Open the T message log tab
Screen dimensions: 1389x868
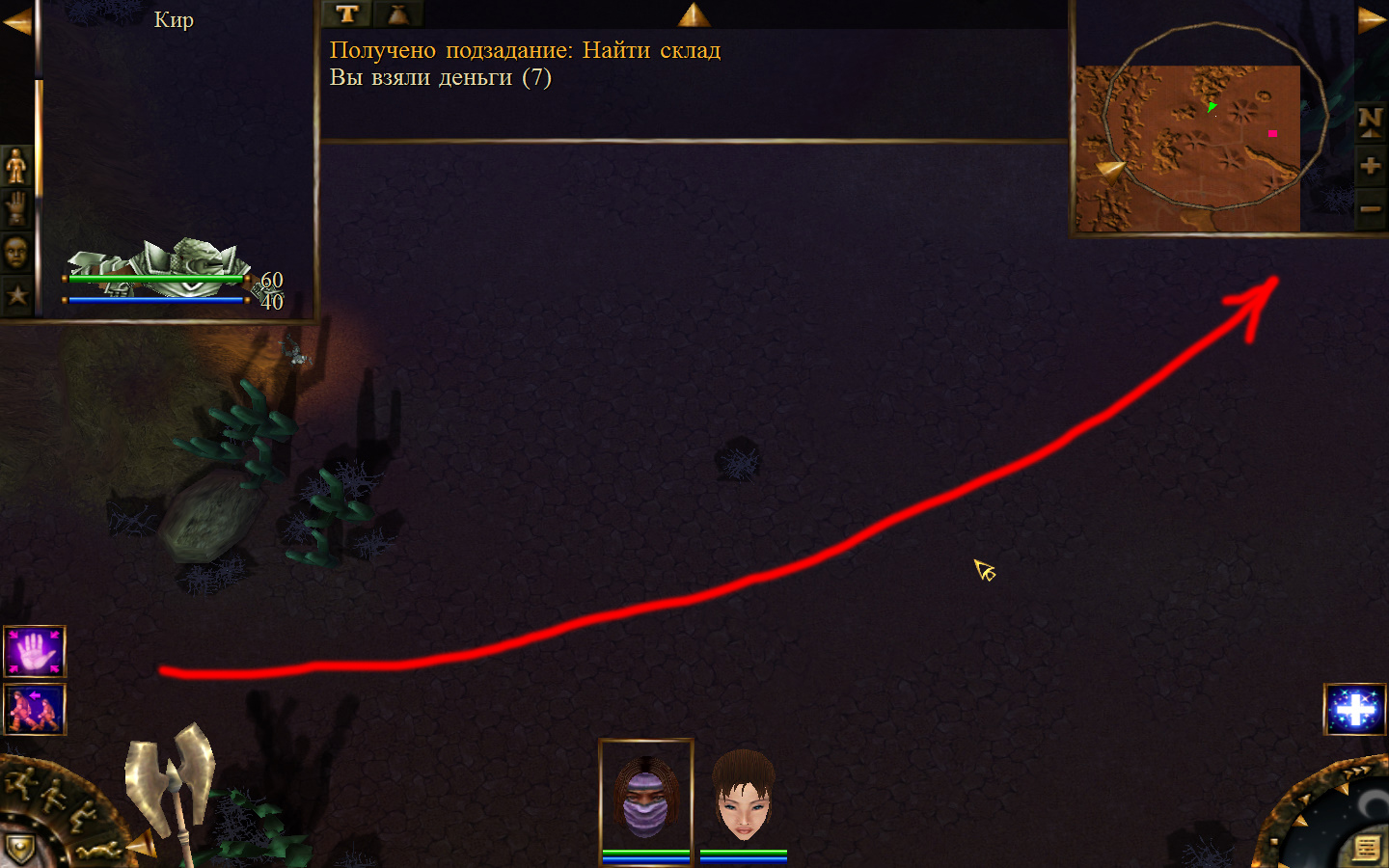pos(347,14)
